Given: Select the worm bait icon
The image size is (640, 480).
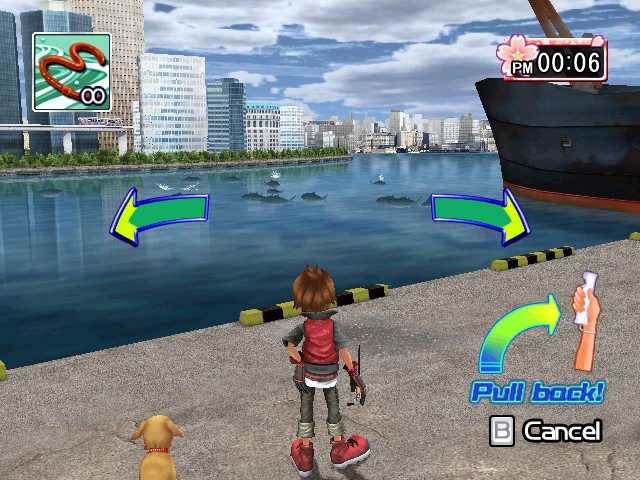Looking at the screenshot, I should (71, 72).
